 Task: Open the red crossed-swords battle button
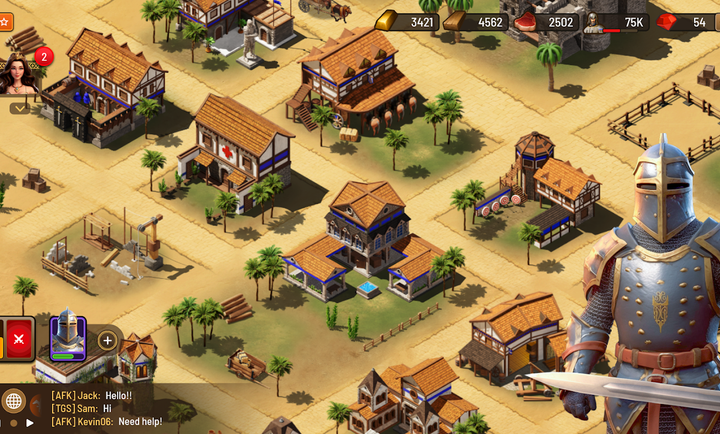pos(20,338)
